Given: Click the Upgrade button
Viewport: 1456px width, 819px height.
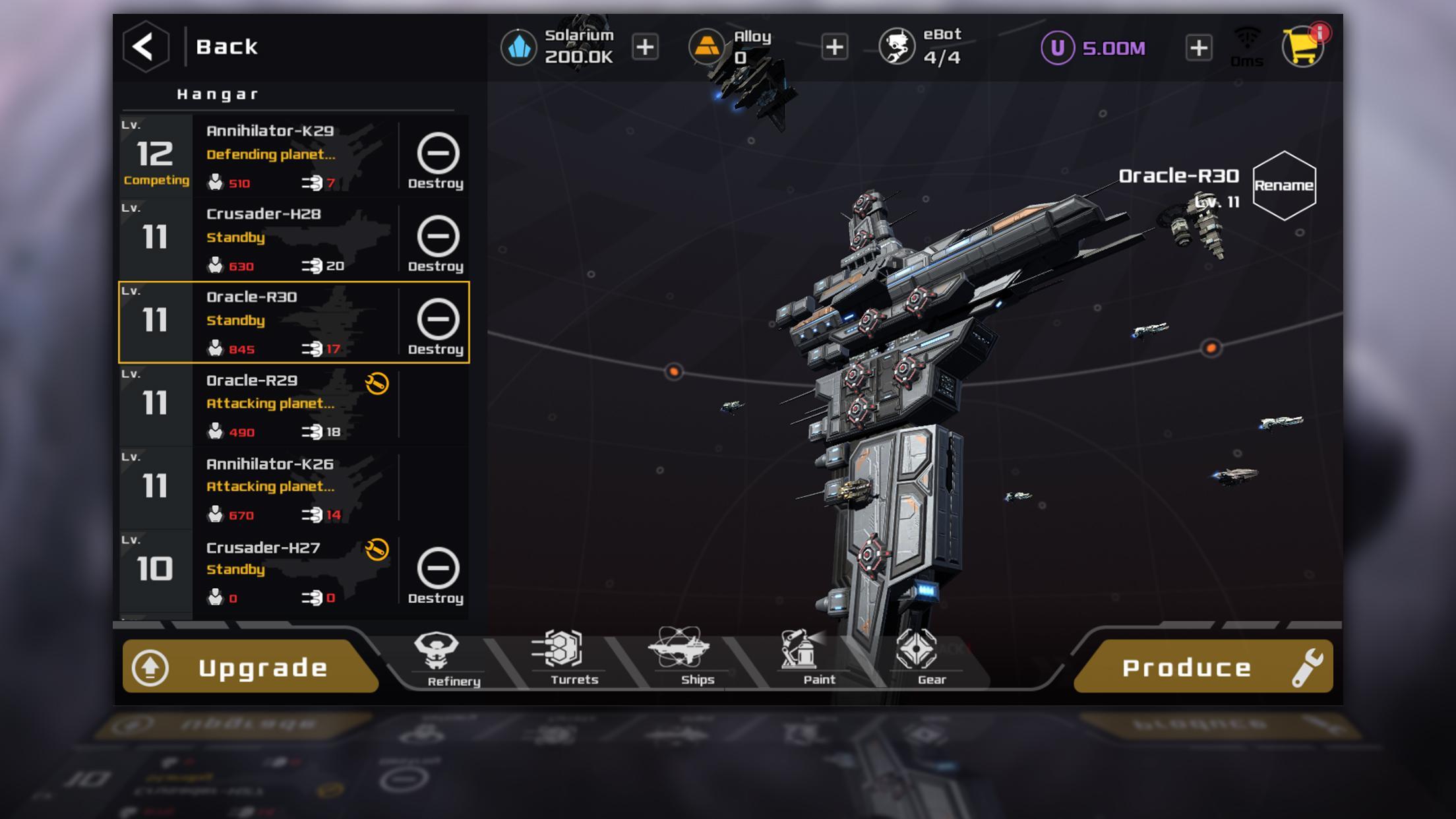Looking at the screenshot, I should [x=249, y=667].
